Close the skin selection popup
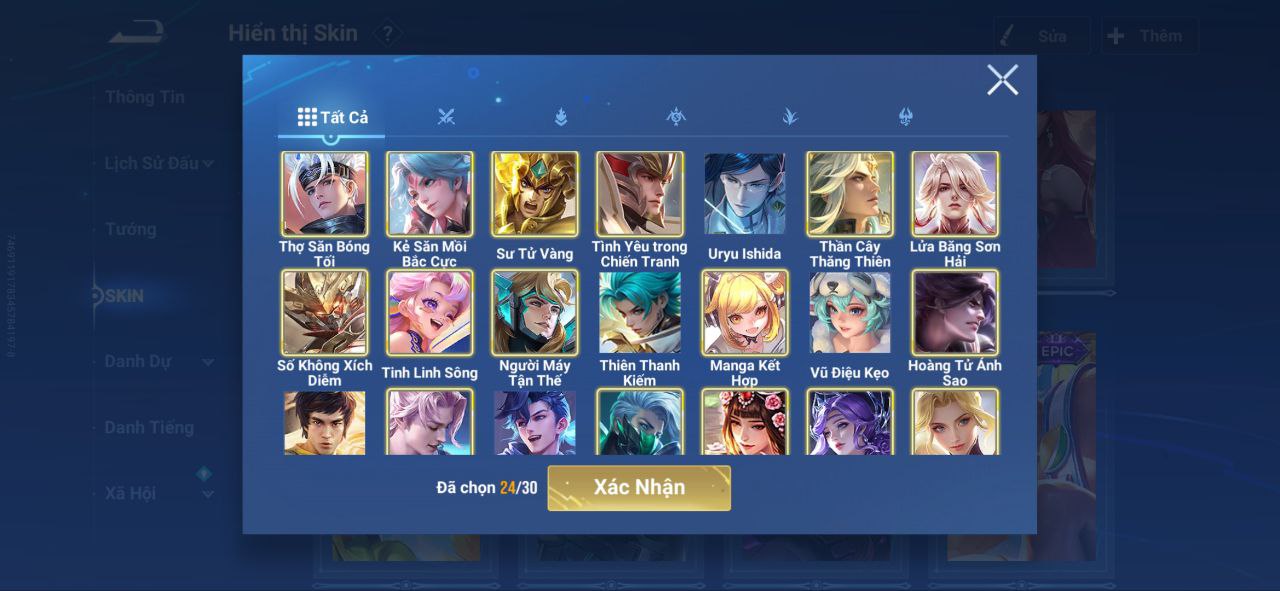1280x591 pixels. [x=1002, y=80]
